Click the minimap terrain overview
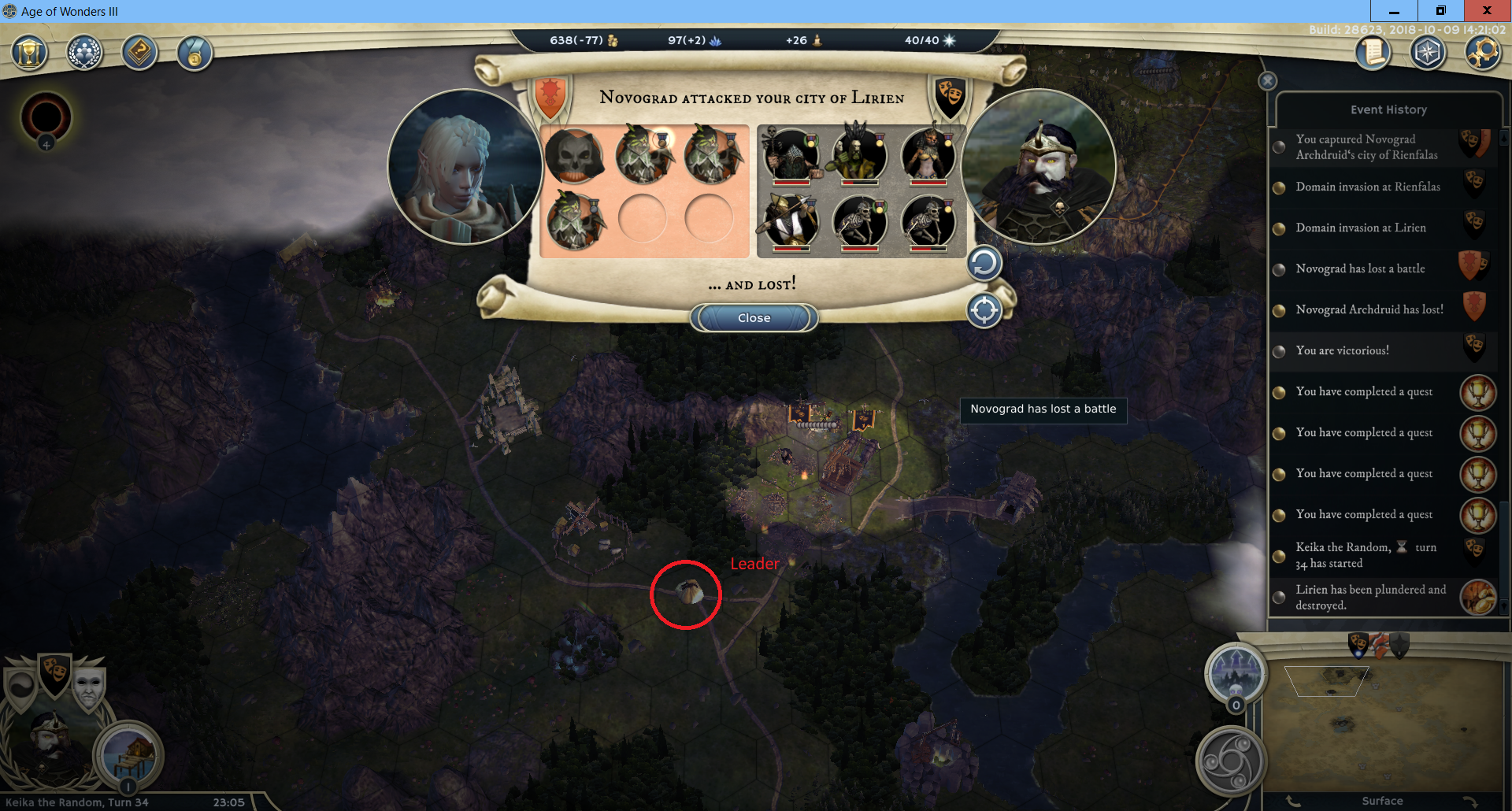Viewport: 1512px width, 811px height. point(1382,724)
